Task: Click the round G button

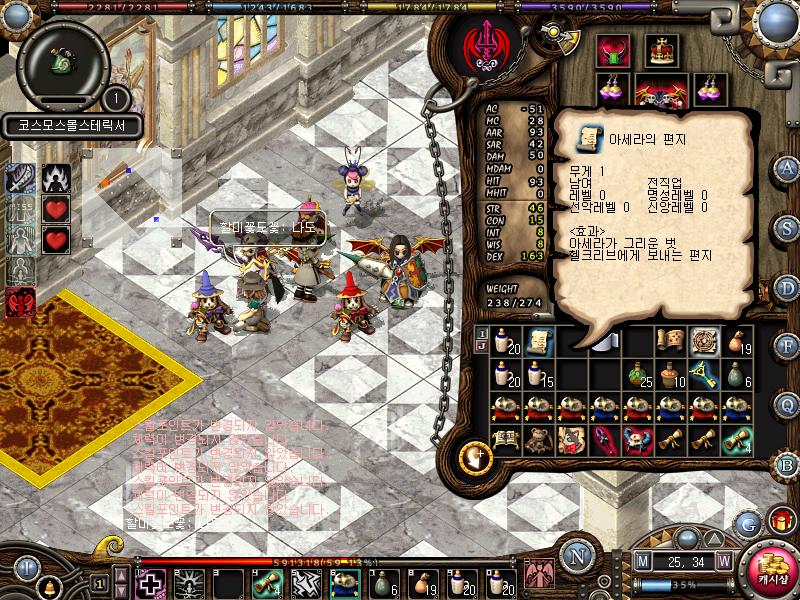Action: pos(747,523)
